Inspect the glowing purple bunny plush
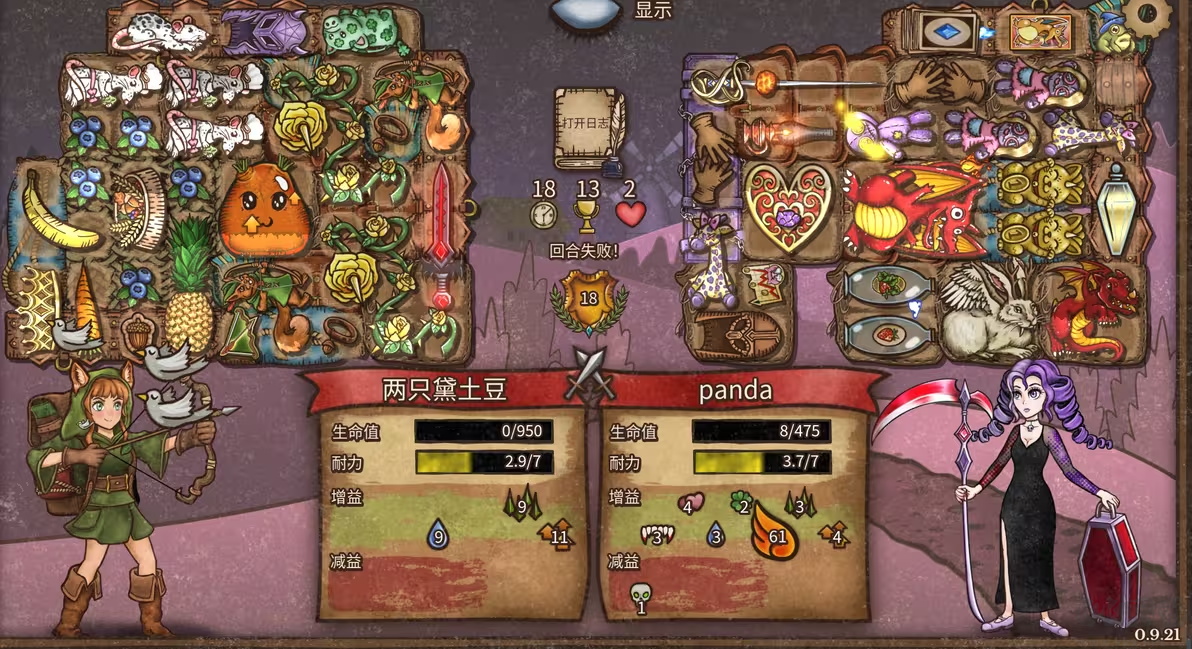The height and width of the screenshot is (649, 1192). coord(890,133)
